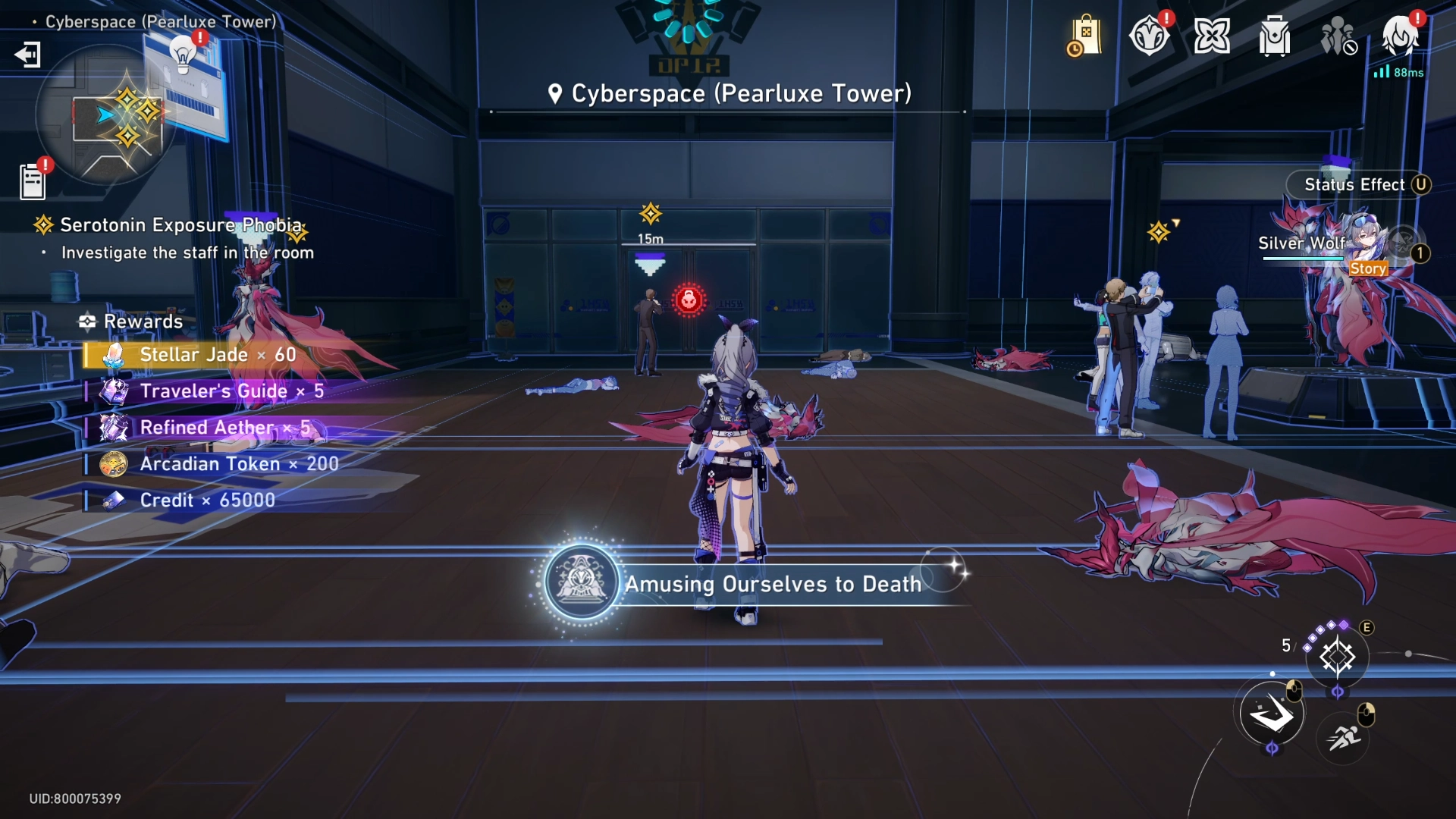Activate Silver Wolf's Technique with E
Viewport: 1456px width, 819px height.
coord(1336,655)
